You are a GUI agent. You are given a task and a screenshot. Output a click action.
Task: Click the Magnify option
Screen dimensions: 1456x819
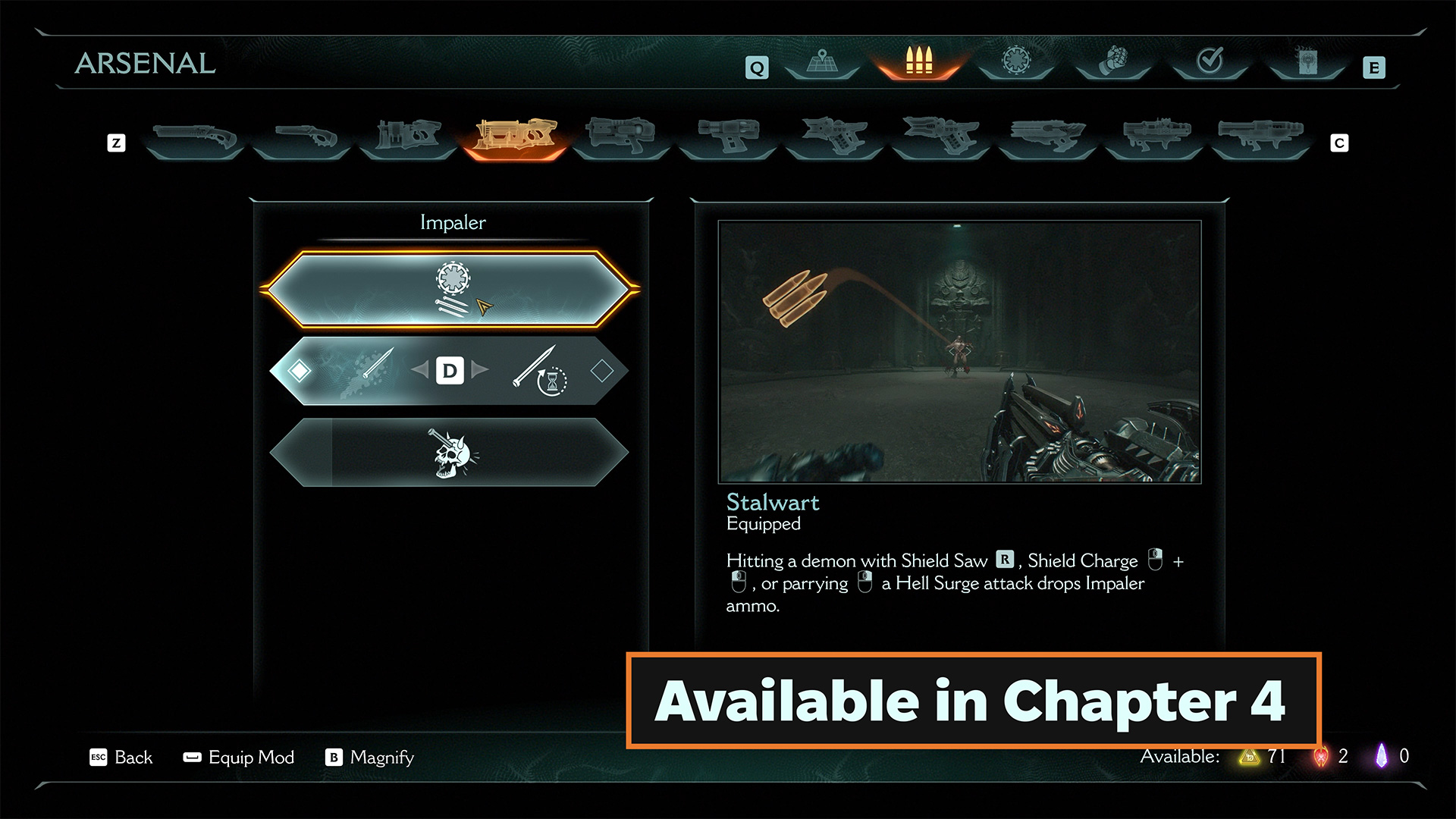coord(370,758)
